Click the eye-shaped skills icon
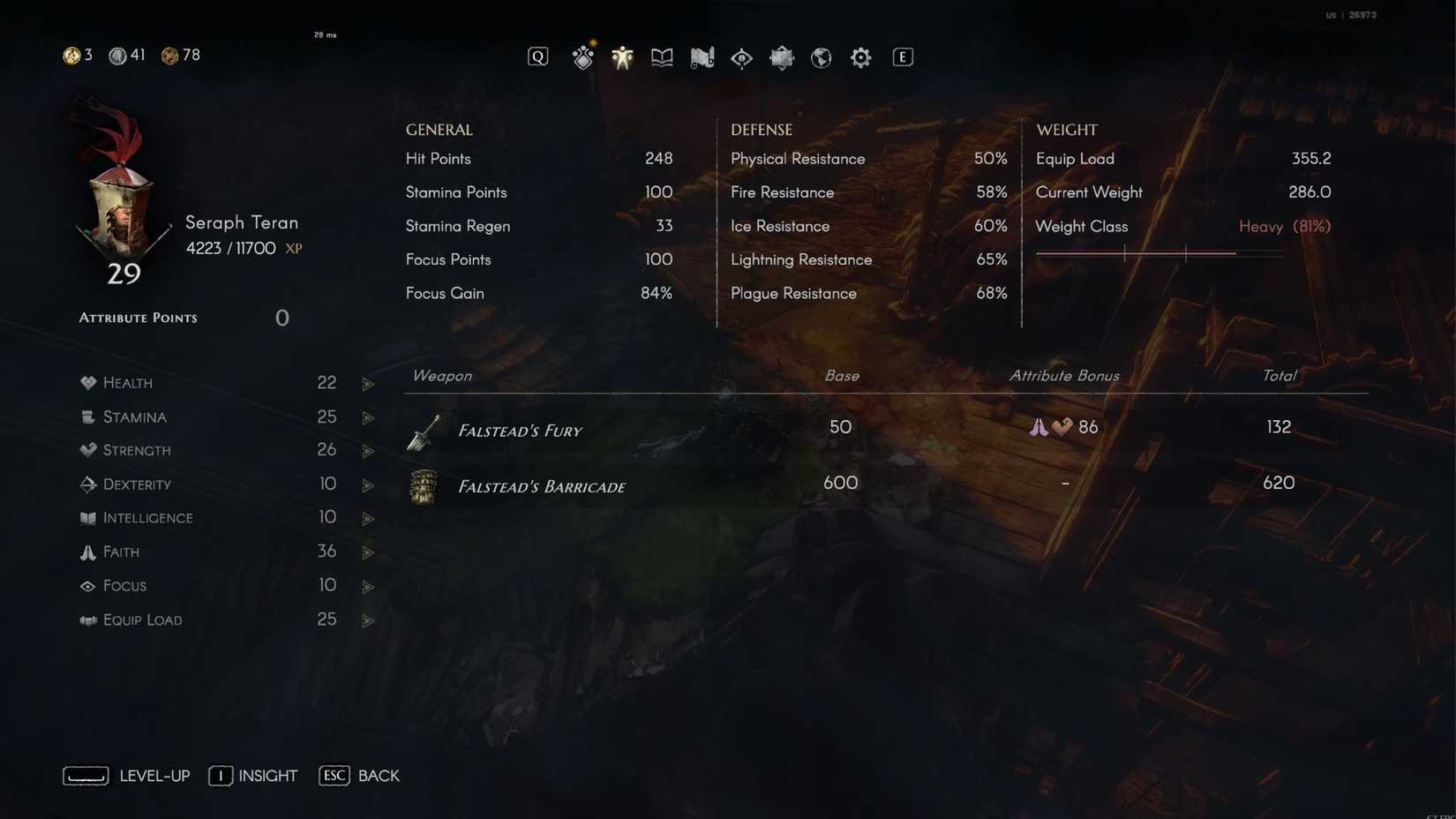 click(741, 56)
